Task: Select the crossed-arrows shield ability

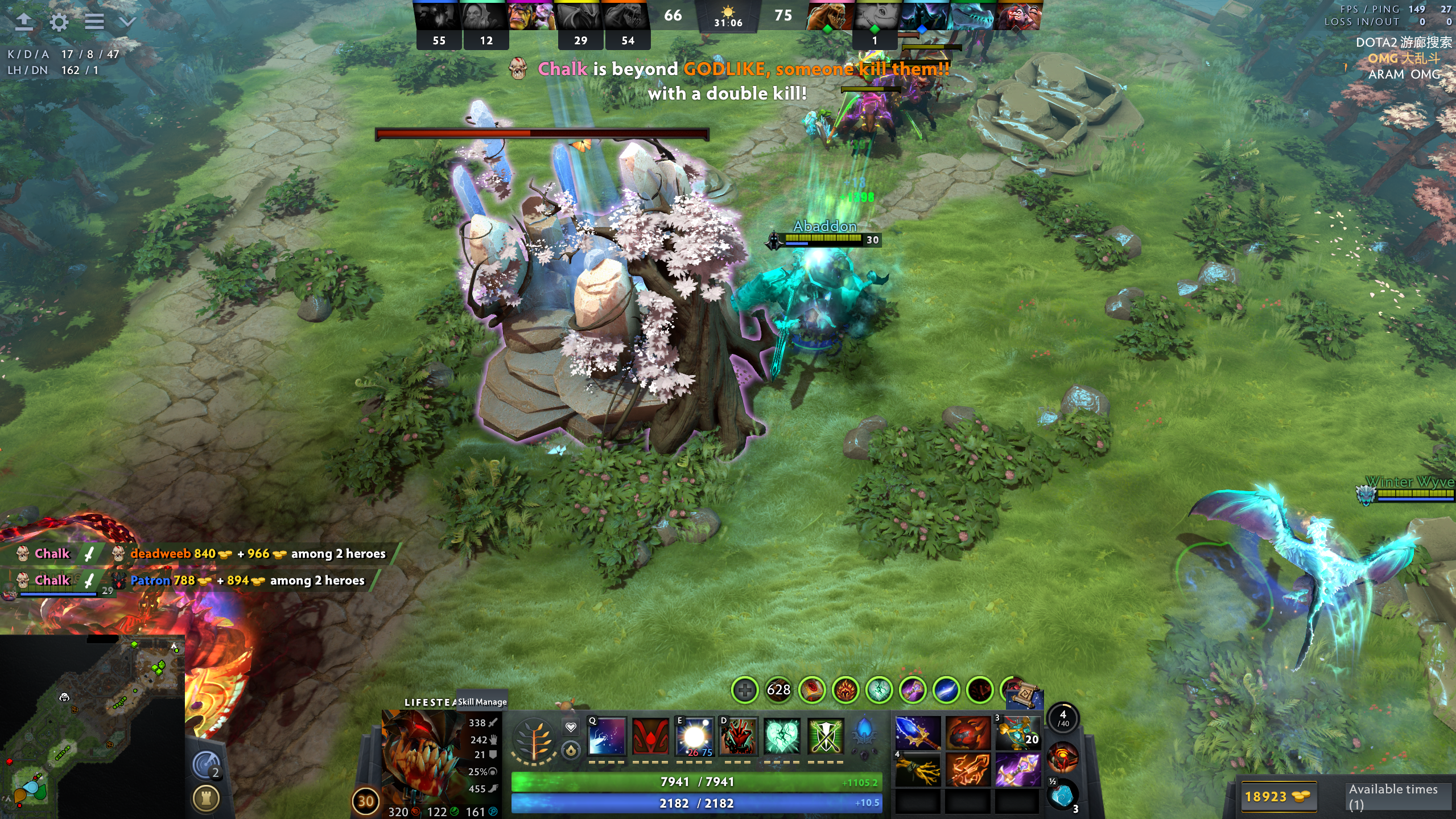Action: tap(826, 736)
